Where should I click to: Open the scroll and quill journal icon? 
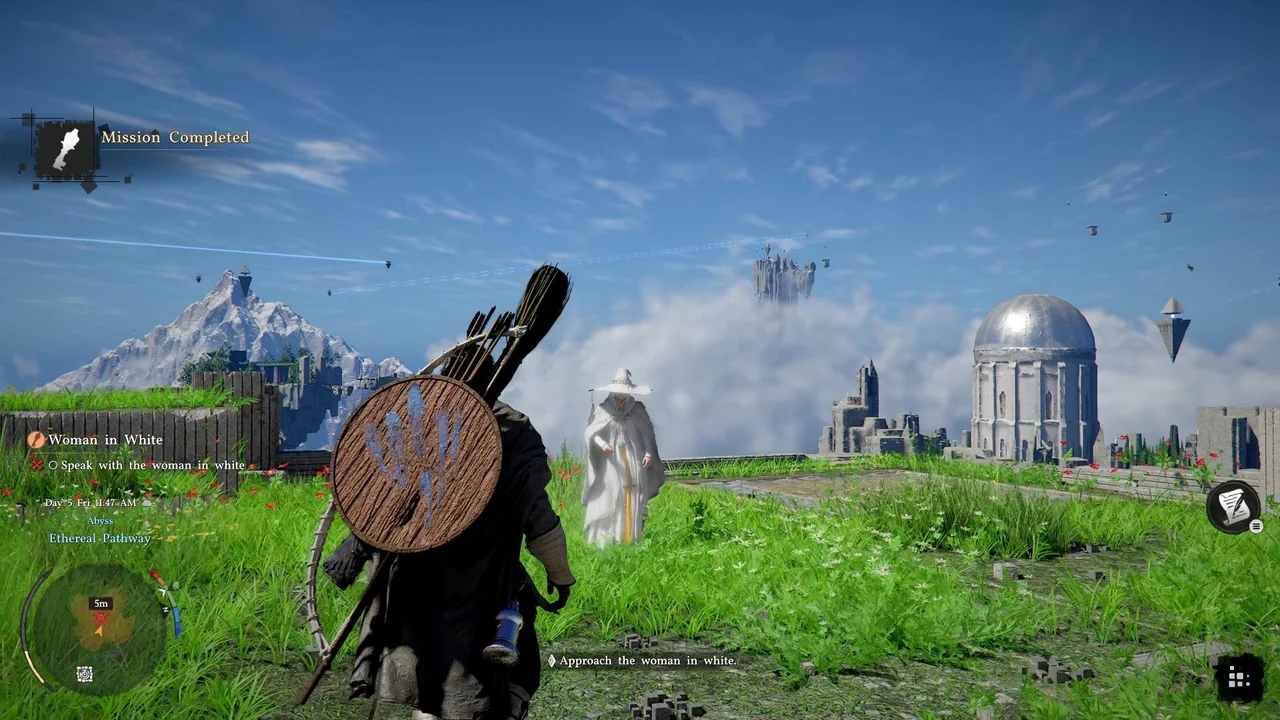click(x=1232, y=506)
